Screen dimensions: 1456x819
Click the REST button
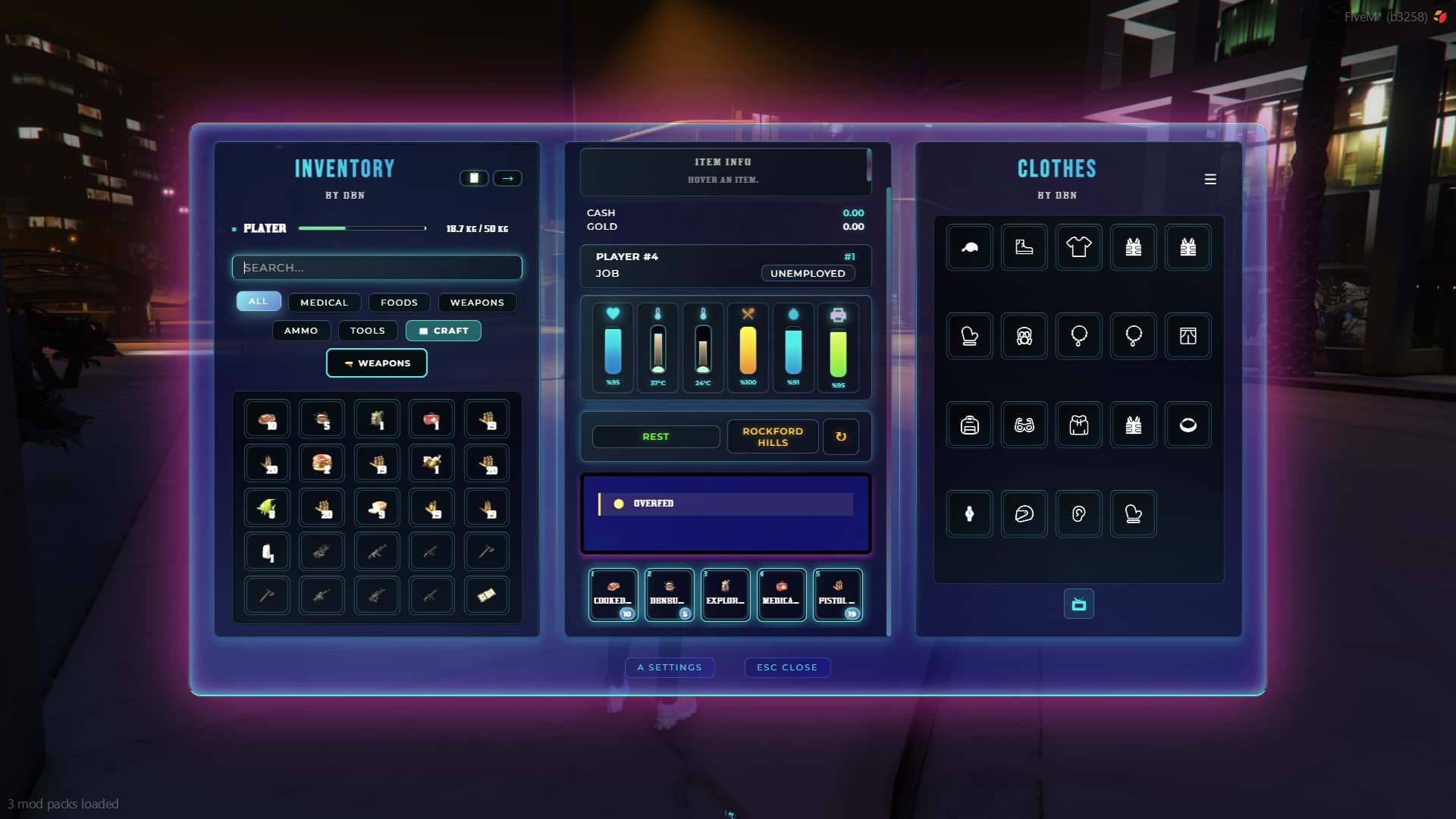coord(656,436)
